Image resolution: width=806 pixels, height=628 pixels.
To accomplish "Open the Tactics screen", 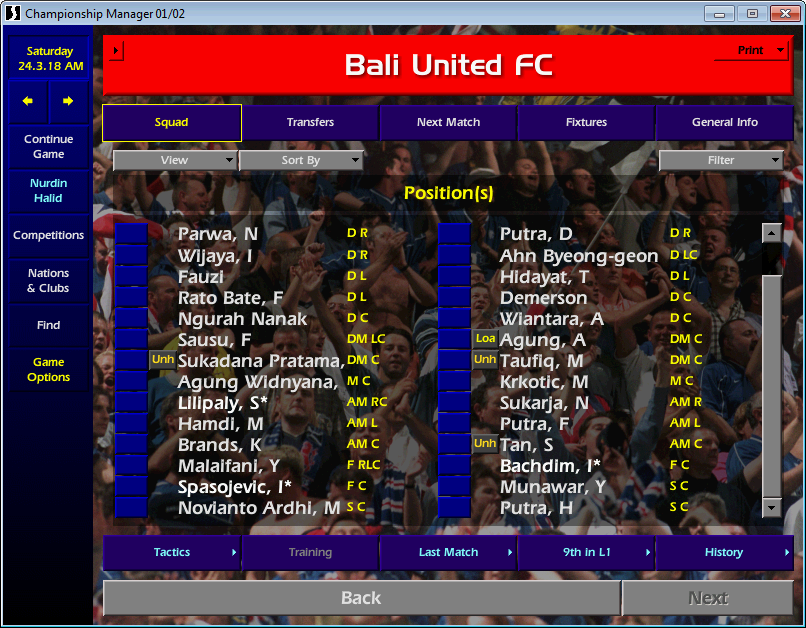I will pos(172,552).
